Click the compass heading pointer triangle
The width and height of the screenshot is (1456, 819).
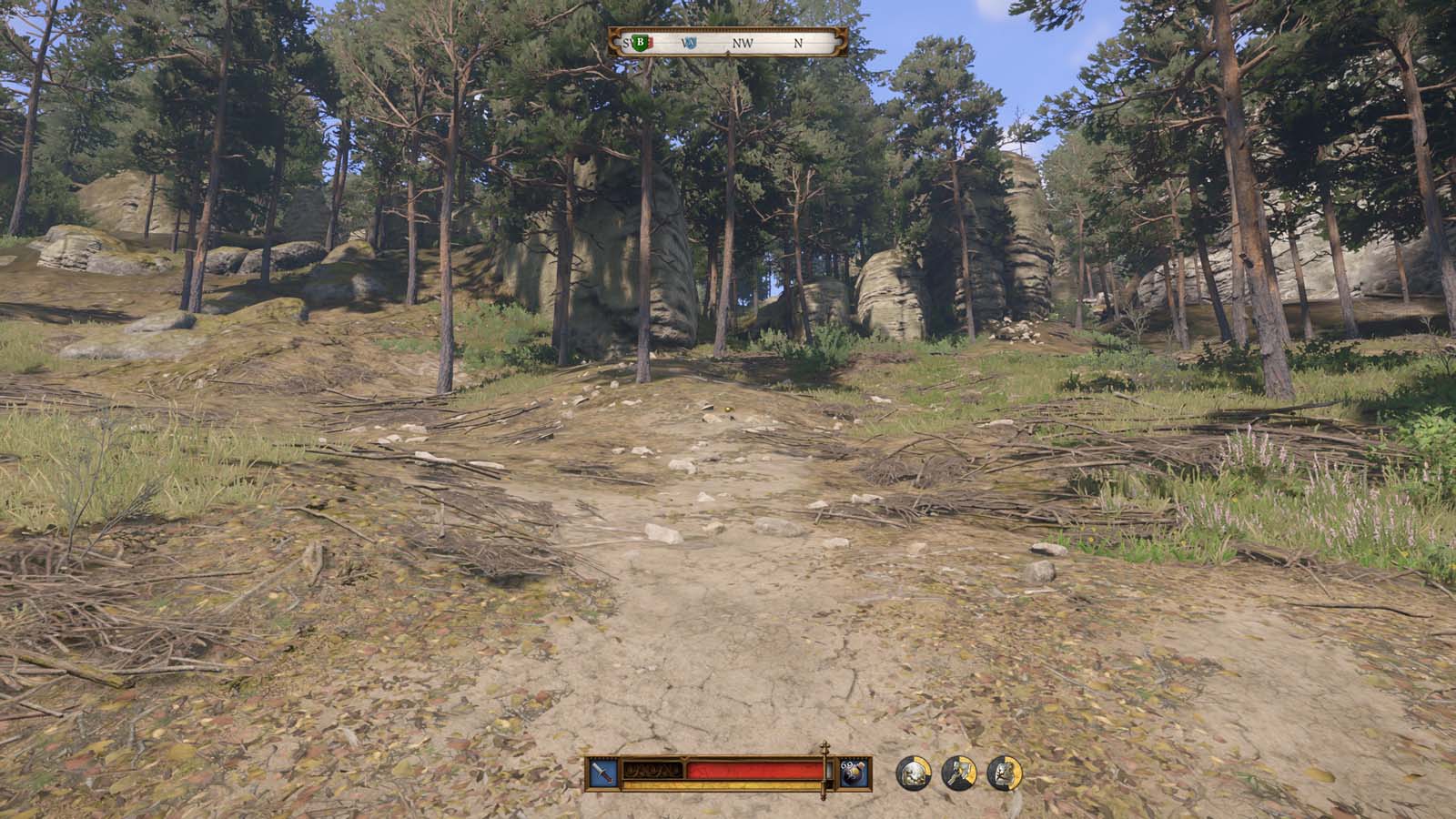728,53
